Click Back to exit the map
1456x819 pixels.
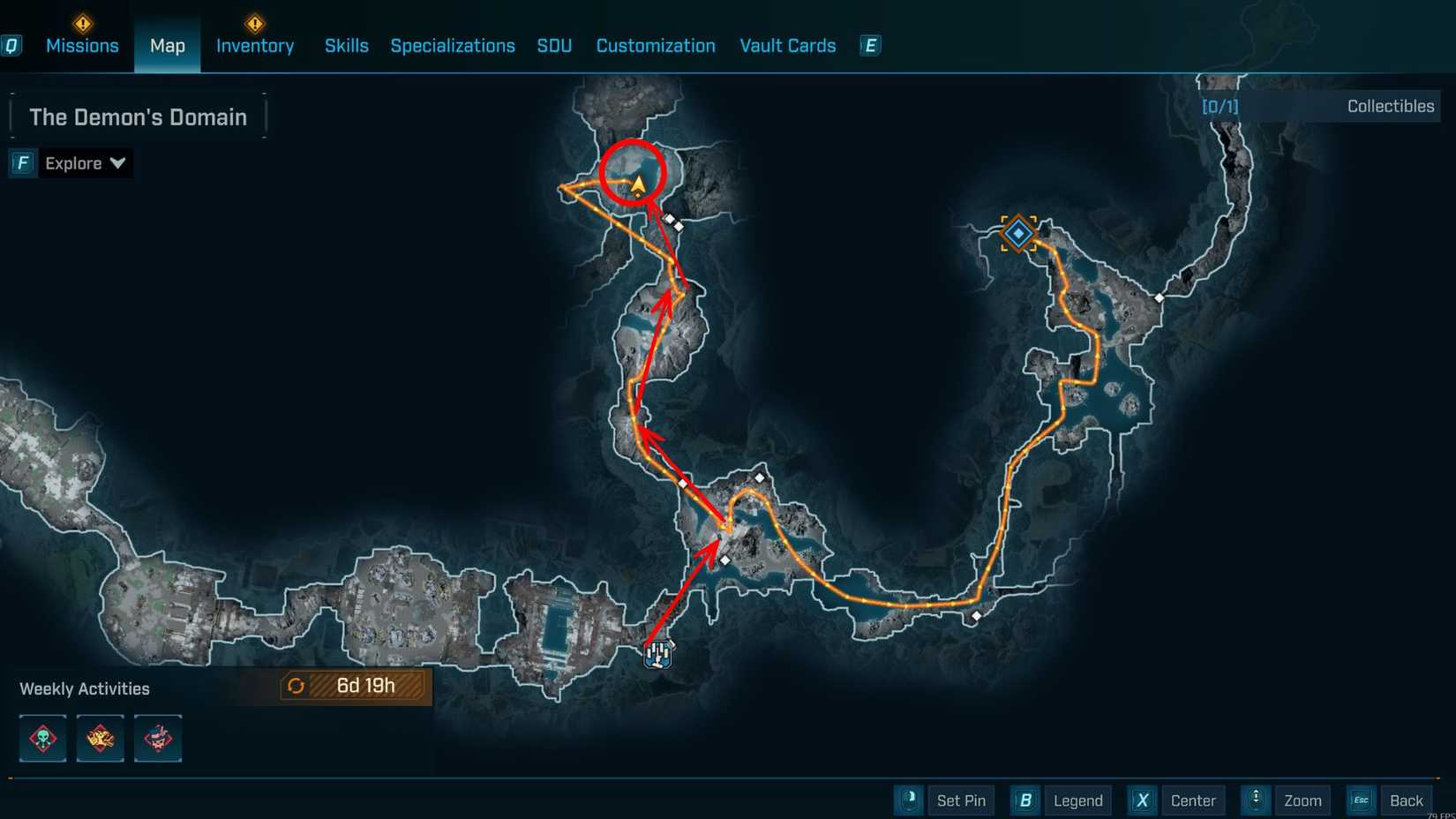tap(1407, 800)
